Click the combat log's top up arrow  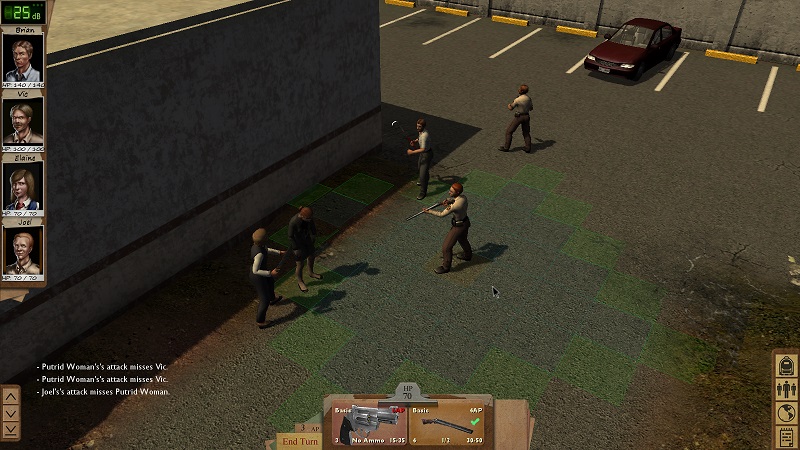tap(11, 396)
